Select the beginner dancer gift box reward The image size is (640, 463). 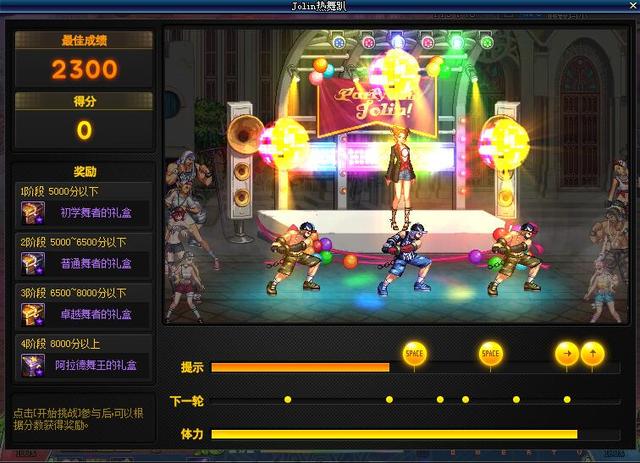pos(33,211)
